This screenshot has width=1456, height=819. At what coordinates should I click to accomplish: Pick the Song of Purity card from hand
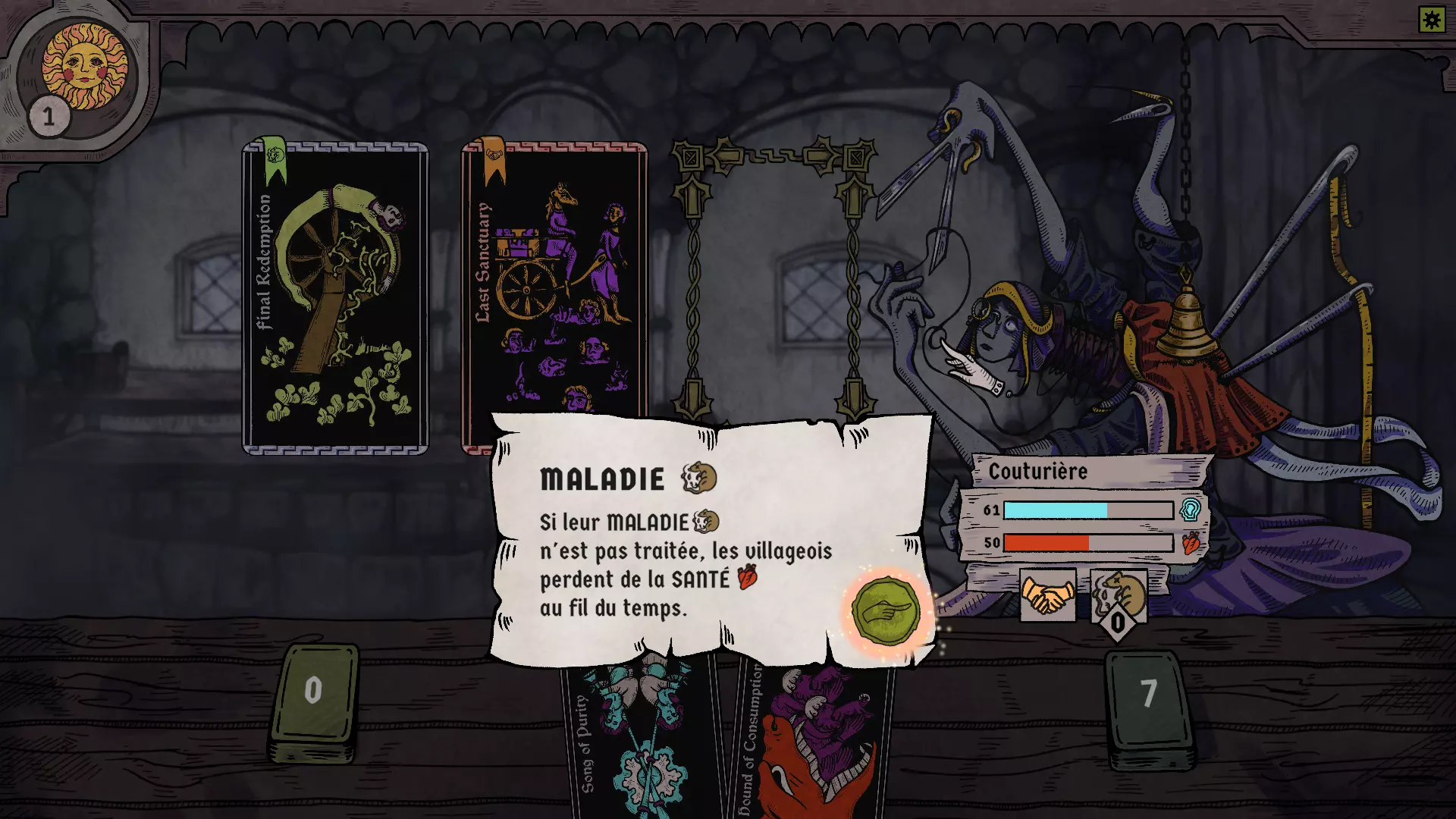pyautogui.click(x=642, y=739)
